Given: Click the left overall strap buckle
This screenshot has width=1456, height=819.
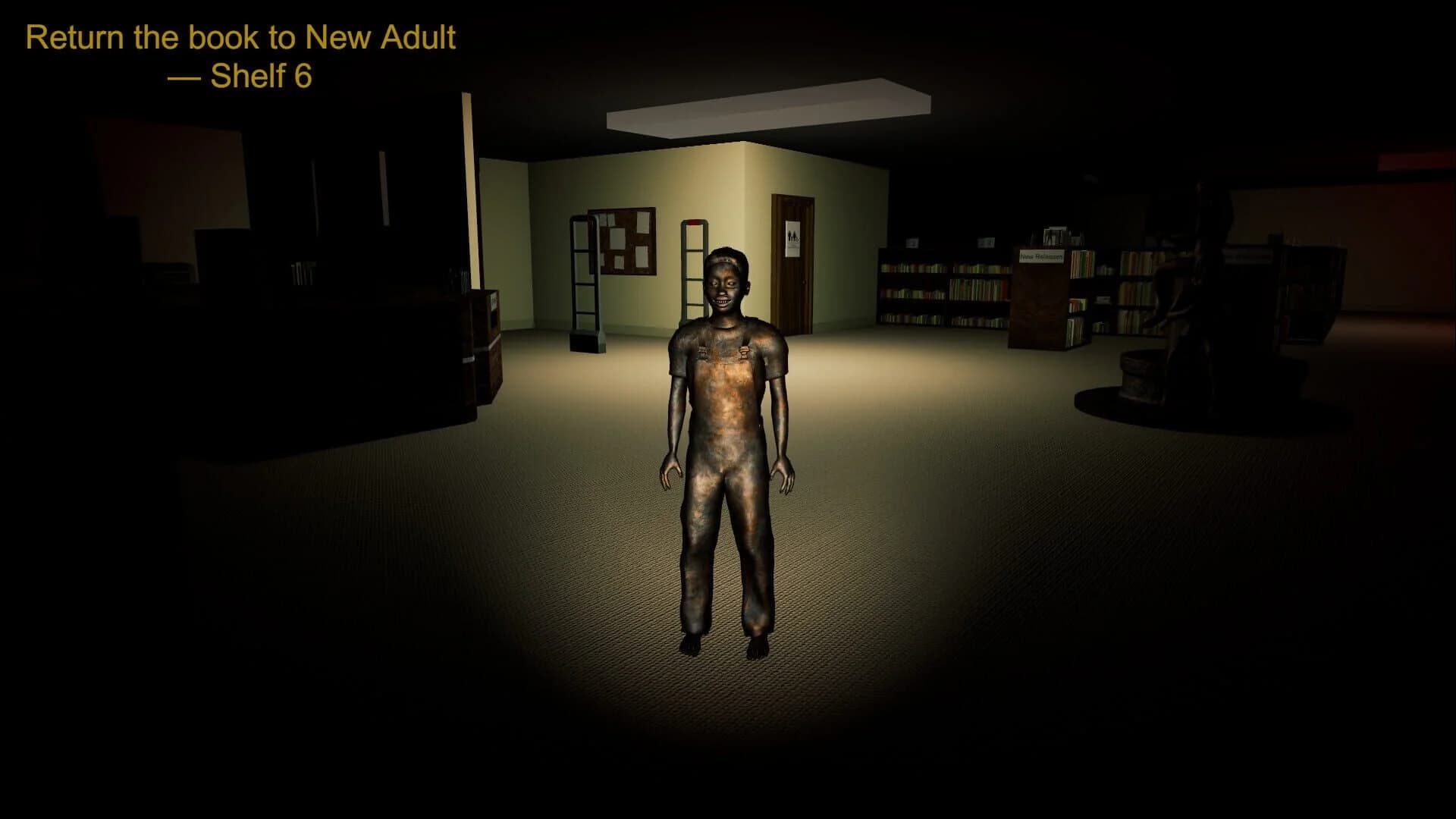Looking at the screenshot, I should tap(703, 351).
